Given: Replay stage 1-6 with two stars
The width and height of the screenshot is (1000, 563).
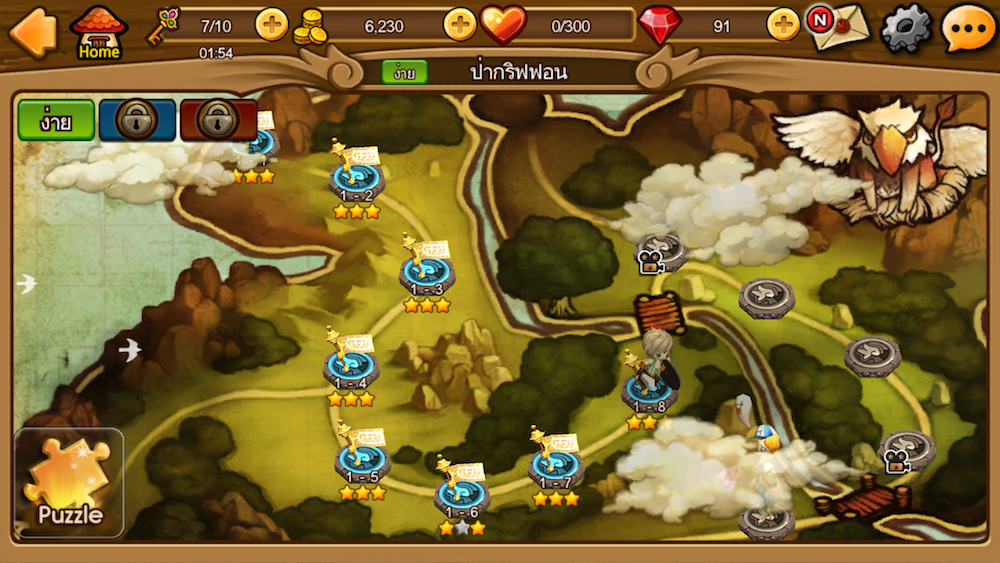Looking at the screenshot, I should point(461,496).
